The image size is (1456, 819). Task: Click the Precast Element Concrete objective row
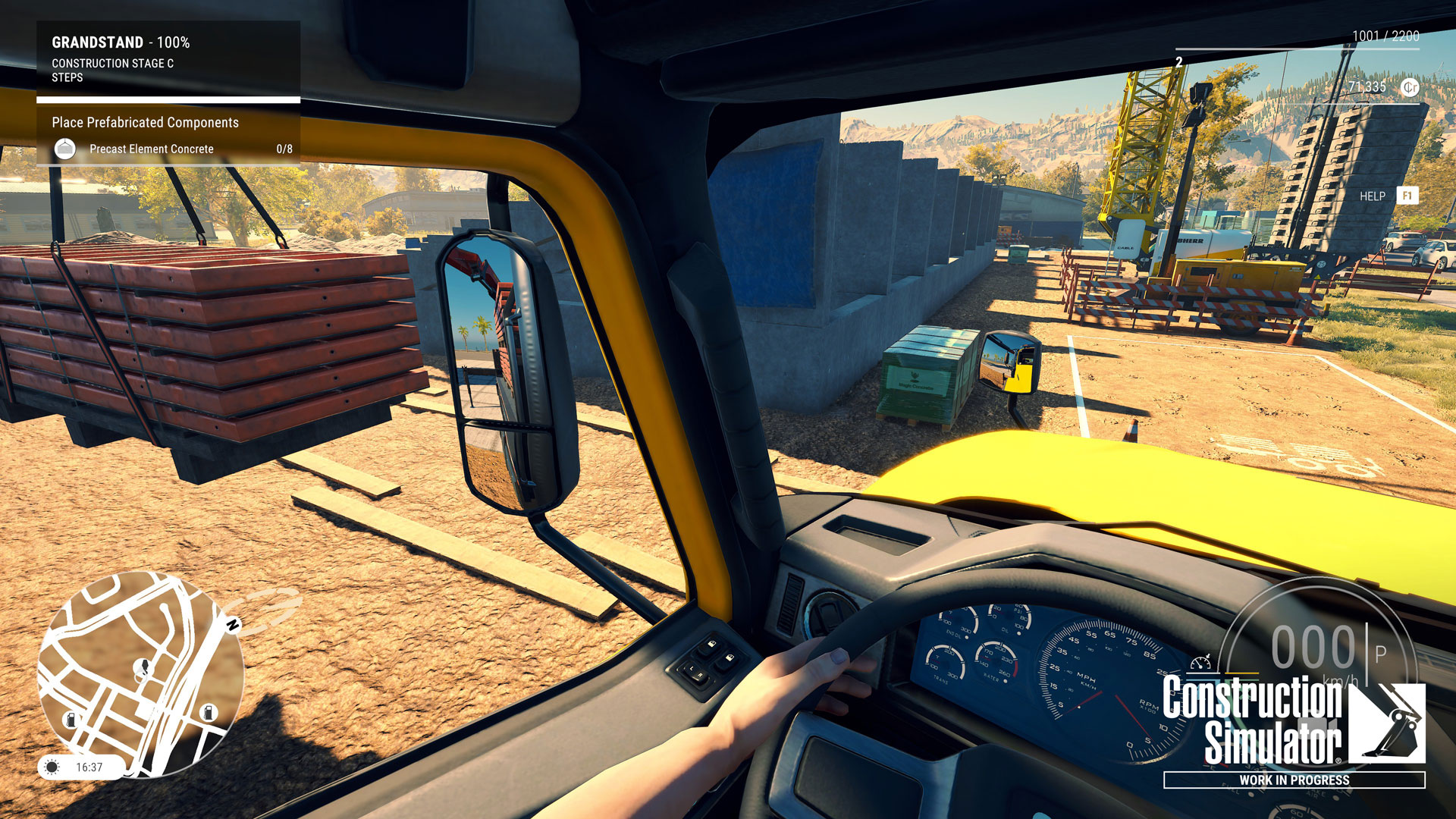152,149
